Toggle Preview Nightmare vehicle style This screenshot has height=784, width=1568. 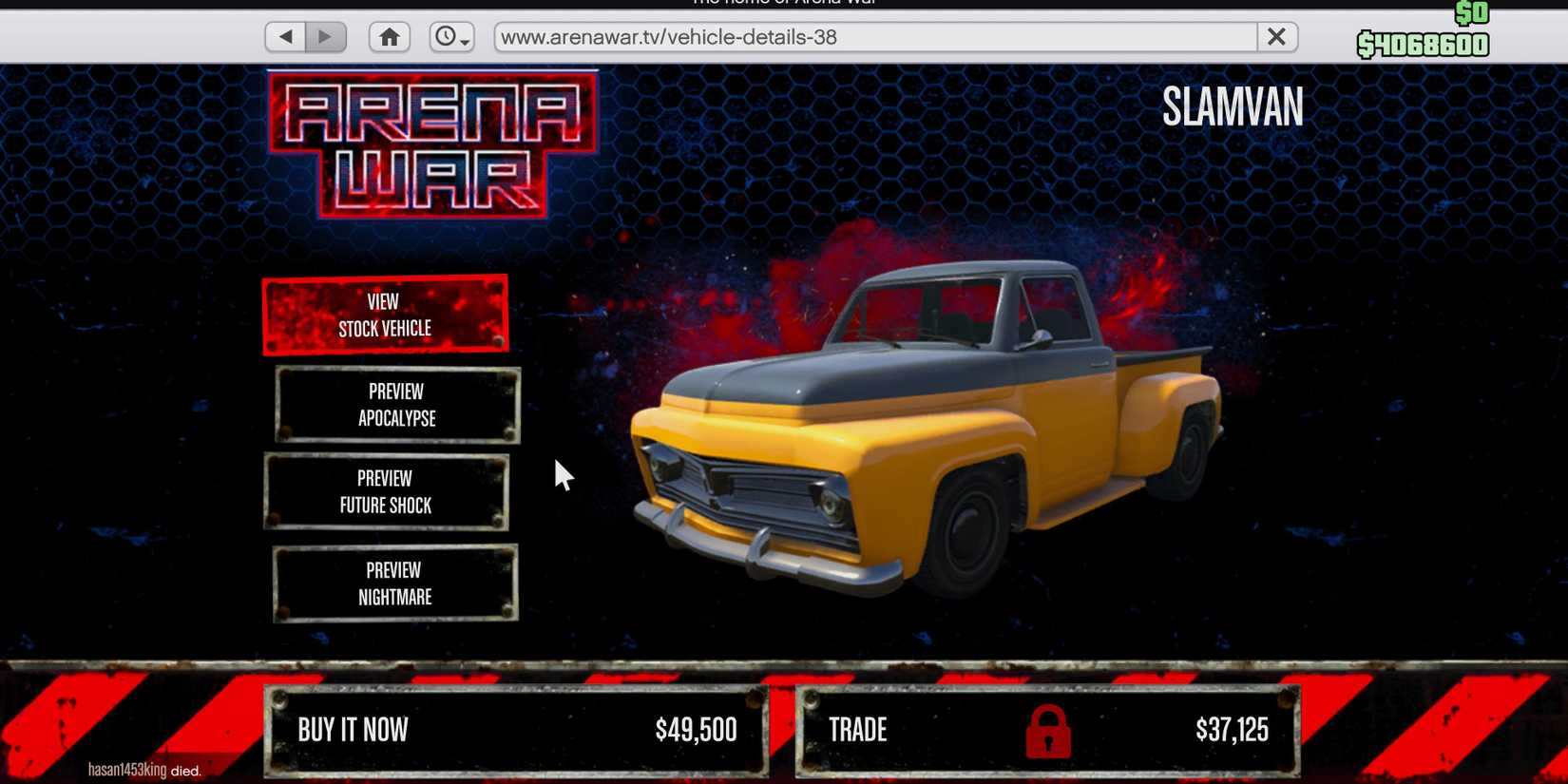395,583
